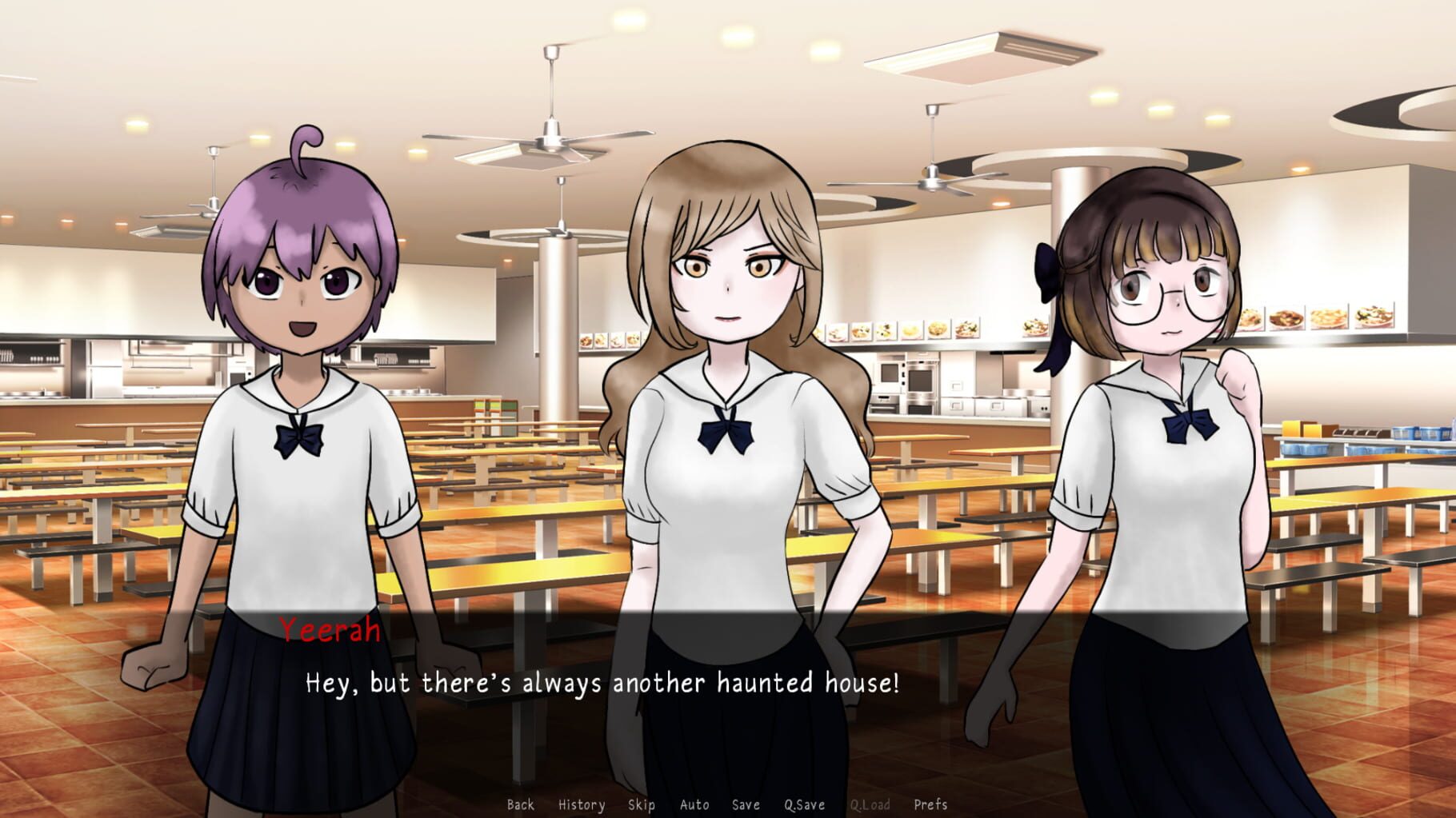Click the grayed-out Q.Load option
This screenshot has width=1456, height=818.
pyautogui.click(x=871, y=805)
